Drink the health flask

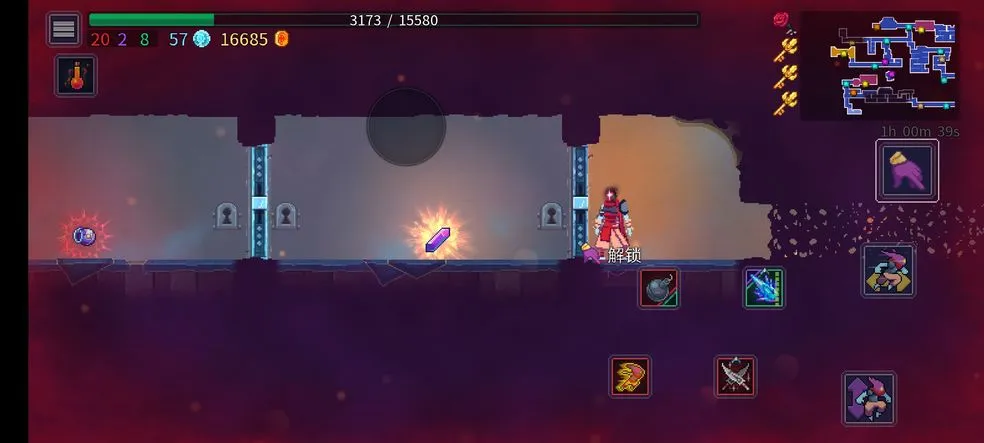tap(76, 76)
